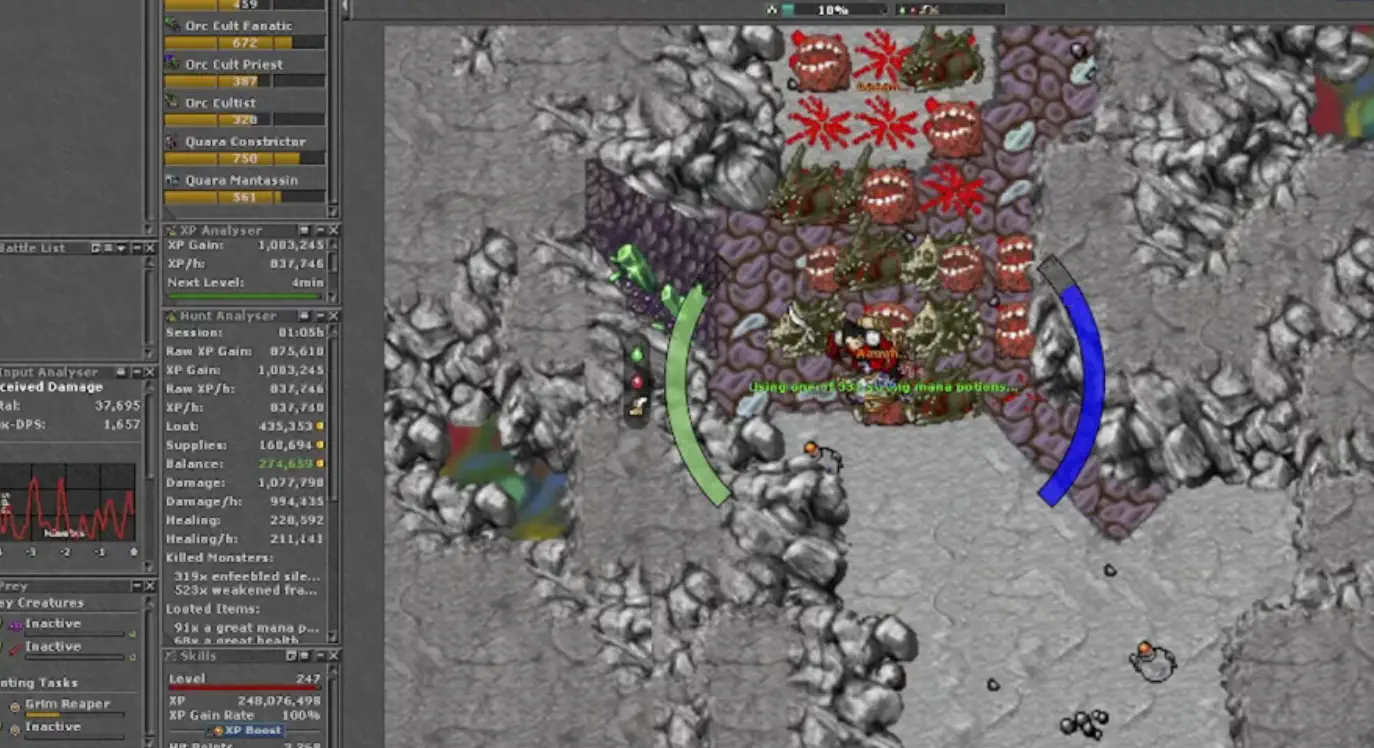Image resolution: width=1374 pixels, height=748 pixels.
Task: Click the green Next Level progress bar
Action: pos(243,296)
